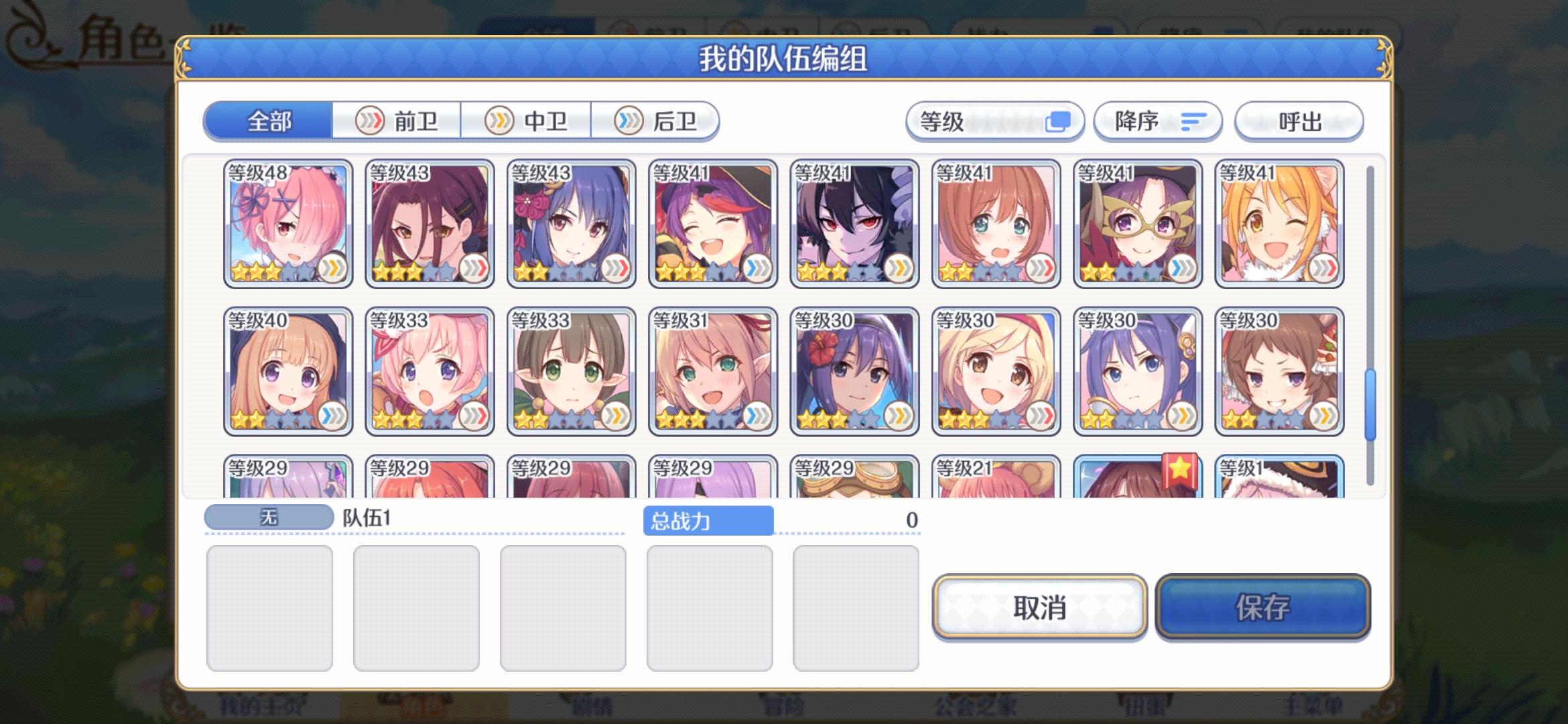
Task: Open the 降序 sort order selector
Action: [x=1157, y=121]
